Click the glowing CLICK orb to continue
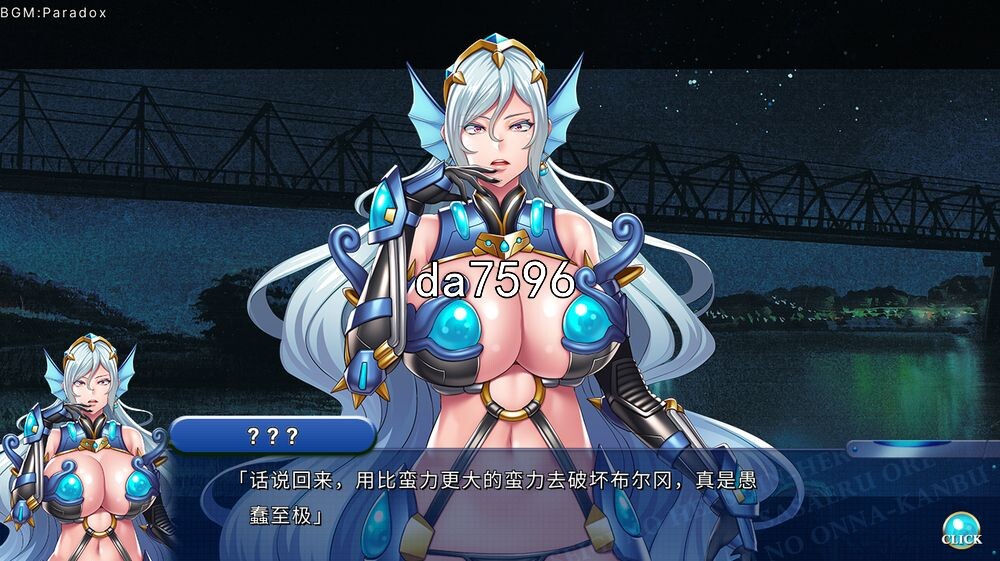The image size is (1000, 561). point(961,528)
